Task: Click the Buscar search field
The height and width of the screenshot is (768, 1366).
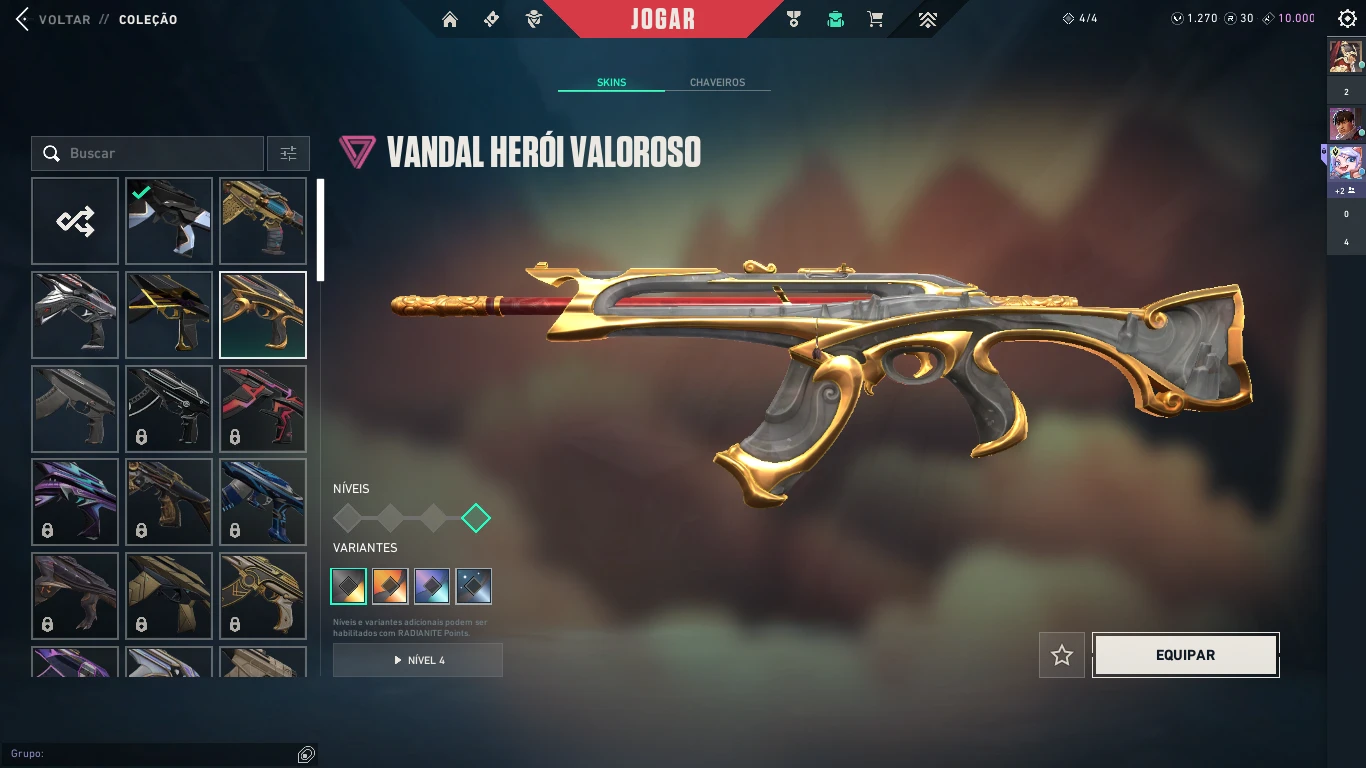Action: pos(160,153)
